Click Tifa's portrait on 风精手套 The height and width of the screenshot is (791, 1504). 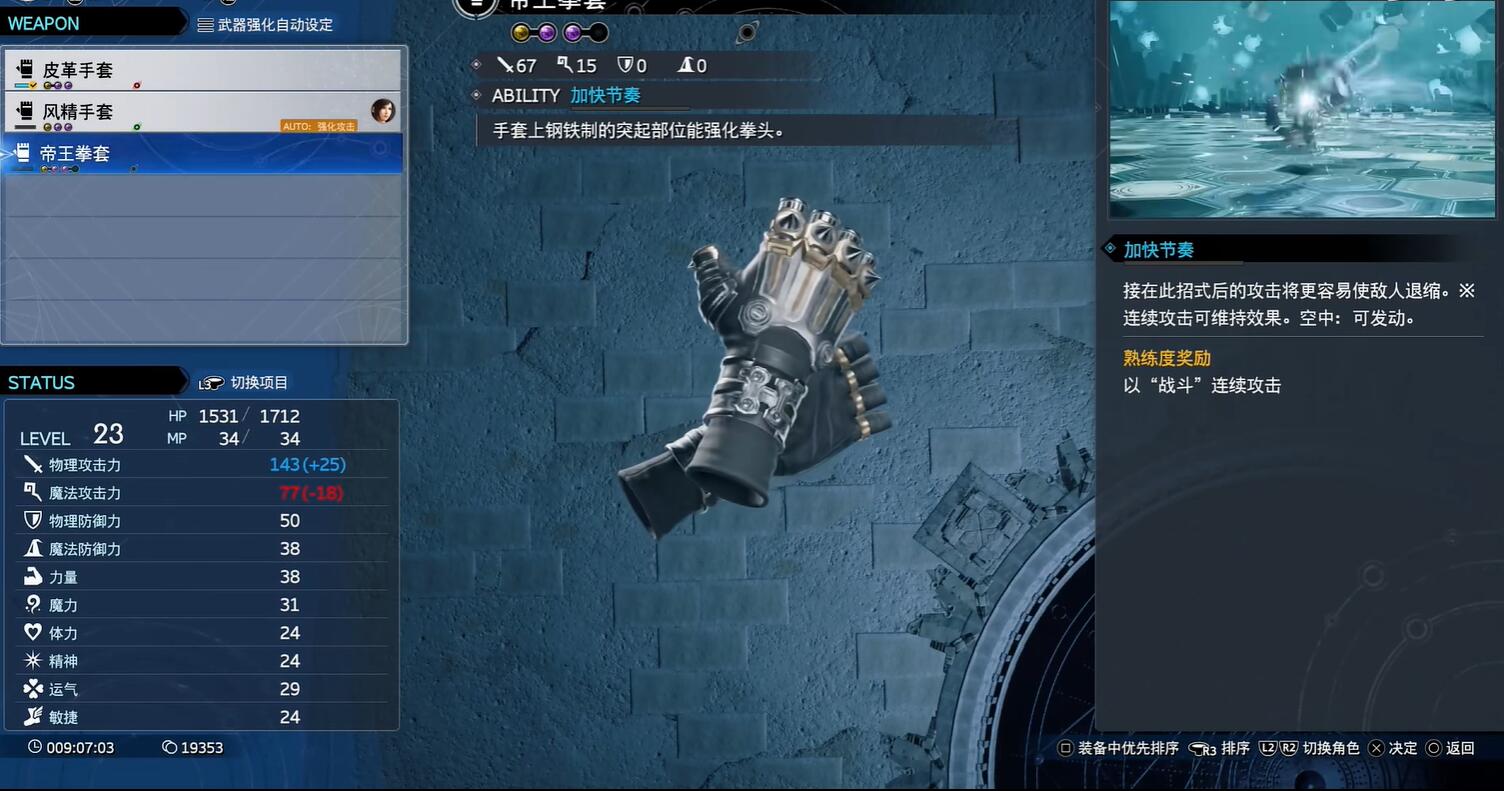pos(382,110)
